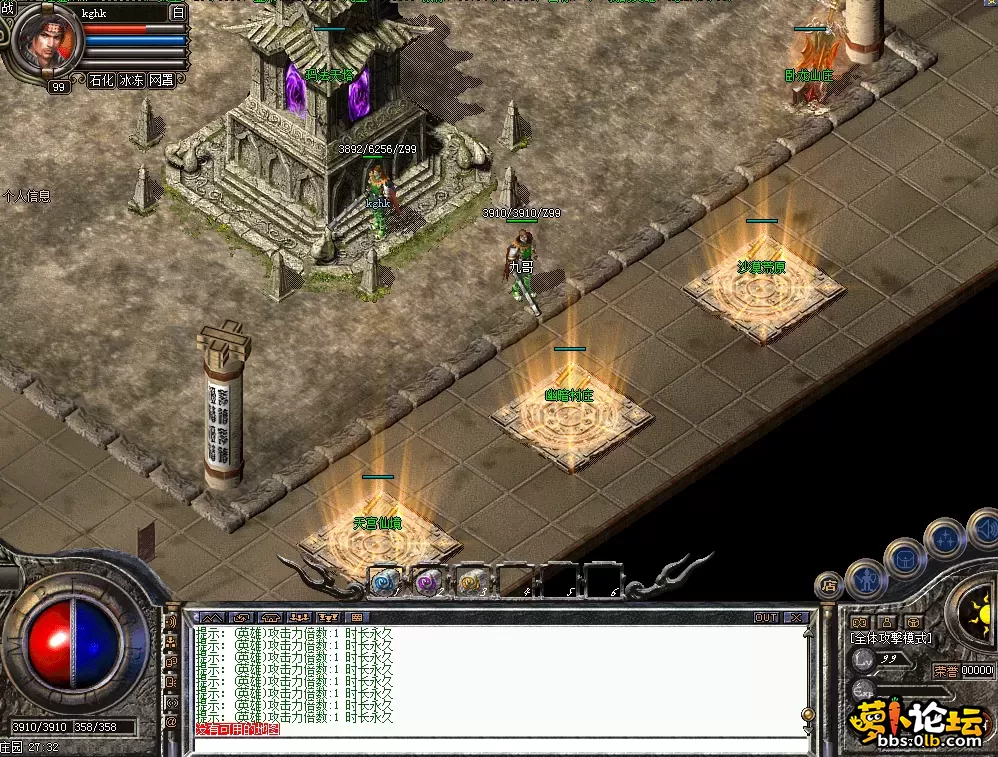Click the 白 button beside the name

(178, 13)
